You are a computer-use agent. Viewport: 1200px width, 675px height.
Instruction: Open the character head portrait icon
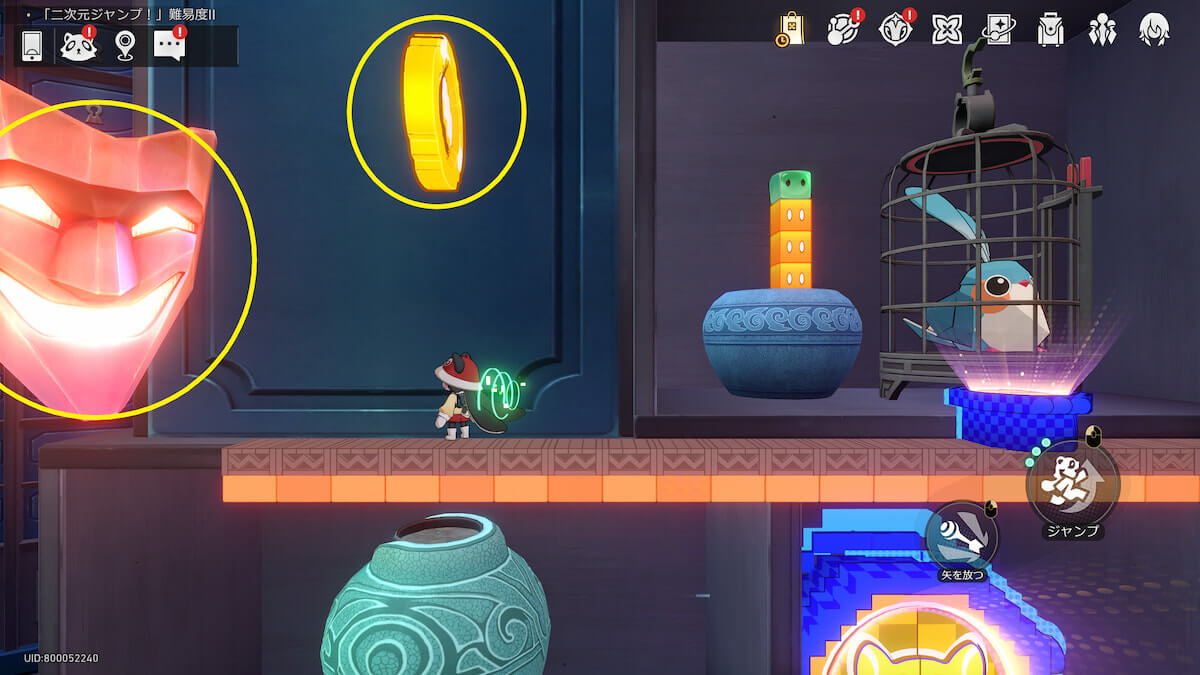[1154, 30]
